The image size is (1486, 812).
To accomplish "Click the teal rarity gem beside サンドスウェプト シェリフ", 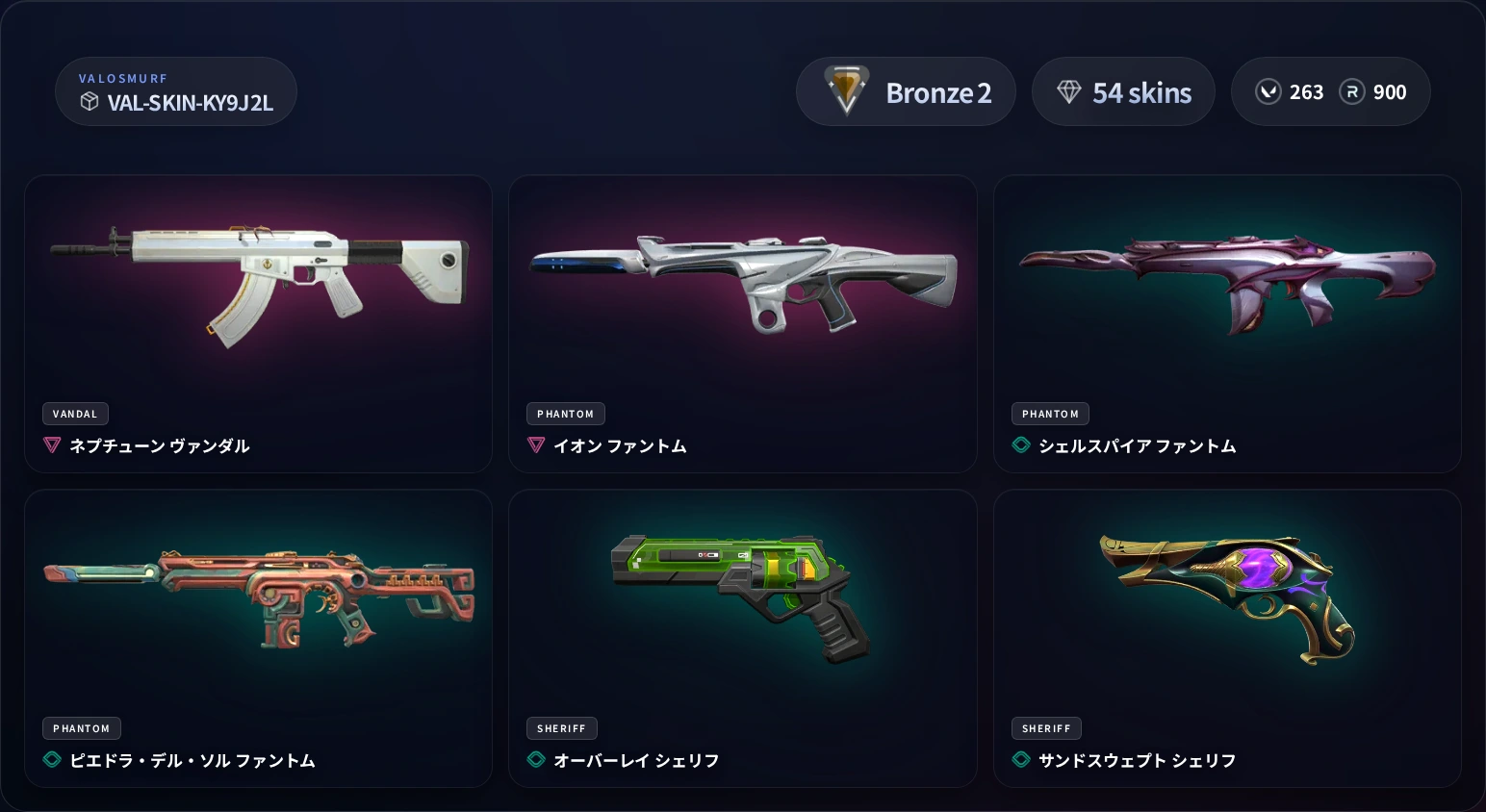I will [x=1020, y=760].
